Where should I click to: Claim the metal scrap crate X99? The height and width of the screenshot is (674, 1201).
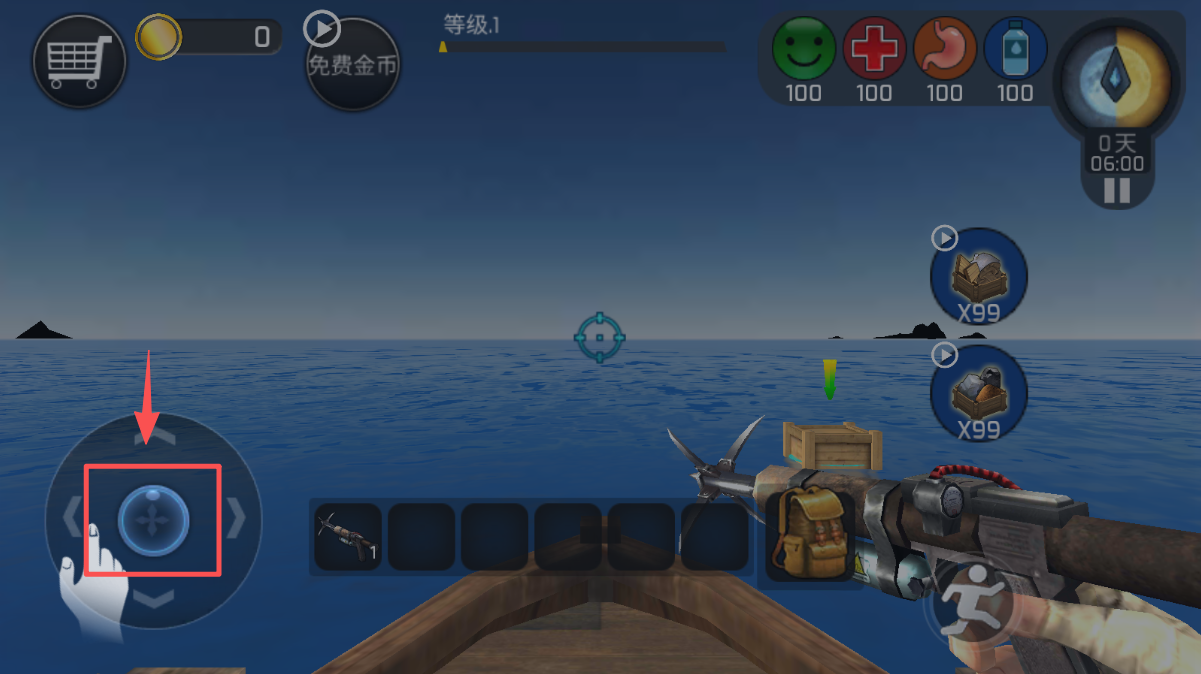(x=978, y=391)
